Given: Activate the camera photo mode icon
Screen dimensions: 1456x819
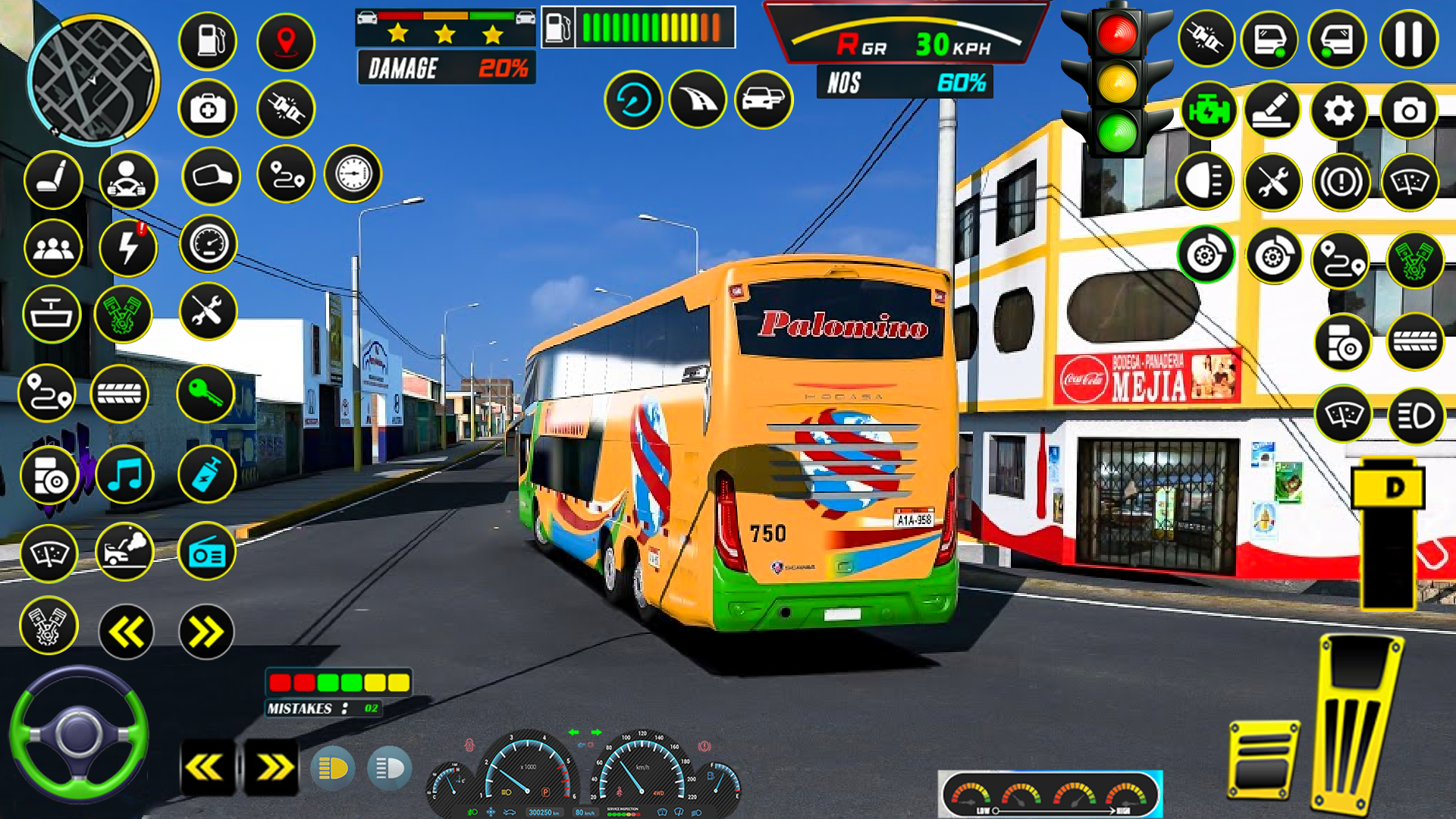Looking at the screenshot, I should coord(1410,112).
